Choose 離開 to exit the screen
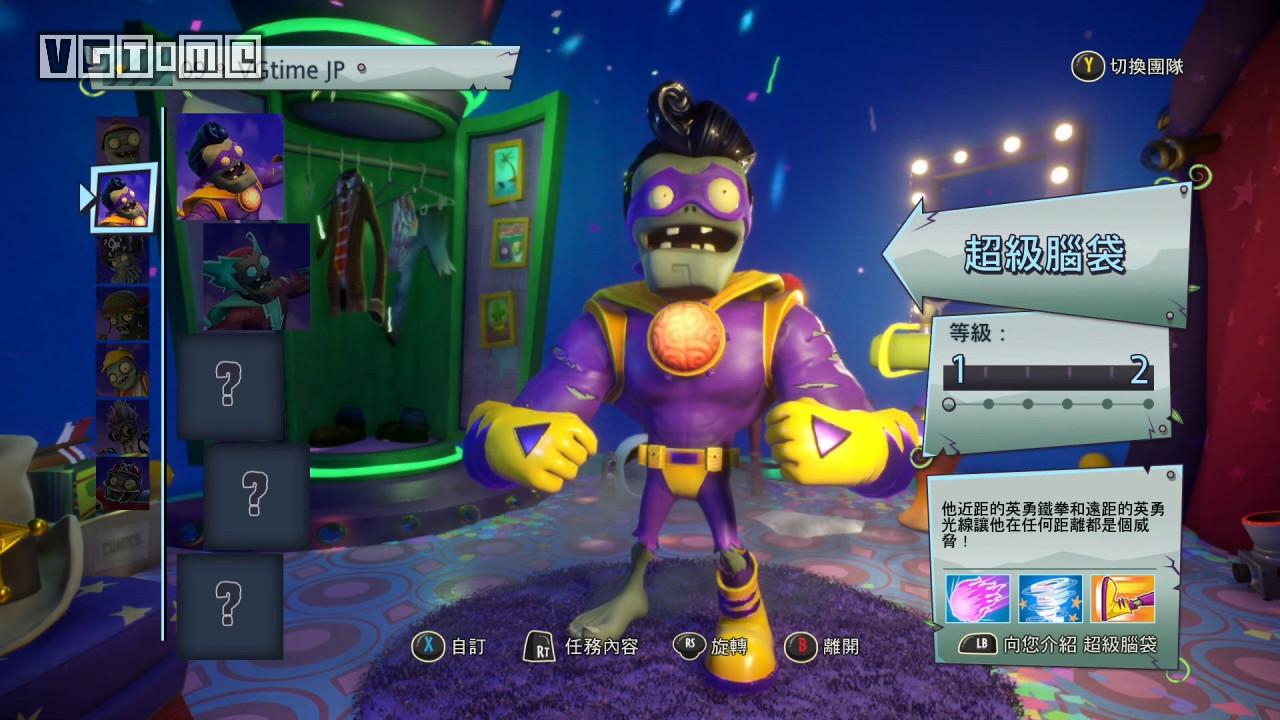This screenshot has width=1280, height=720. point(823,646)
